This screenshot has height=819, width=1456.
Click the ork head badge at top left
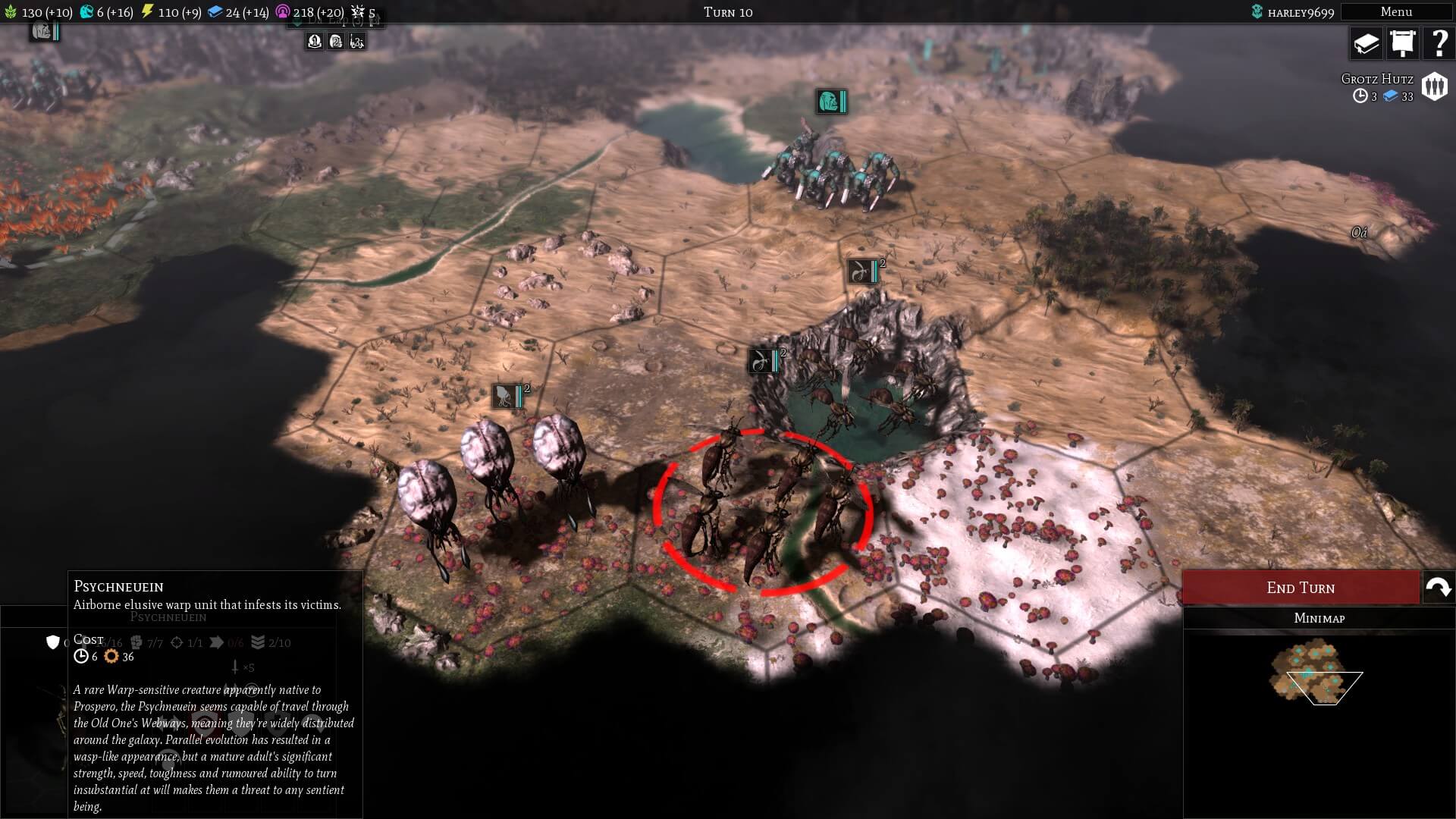[43, 31]
